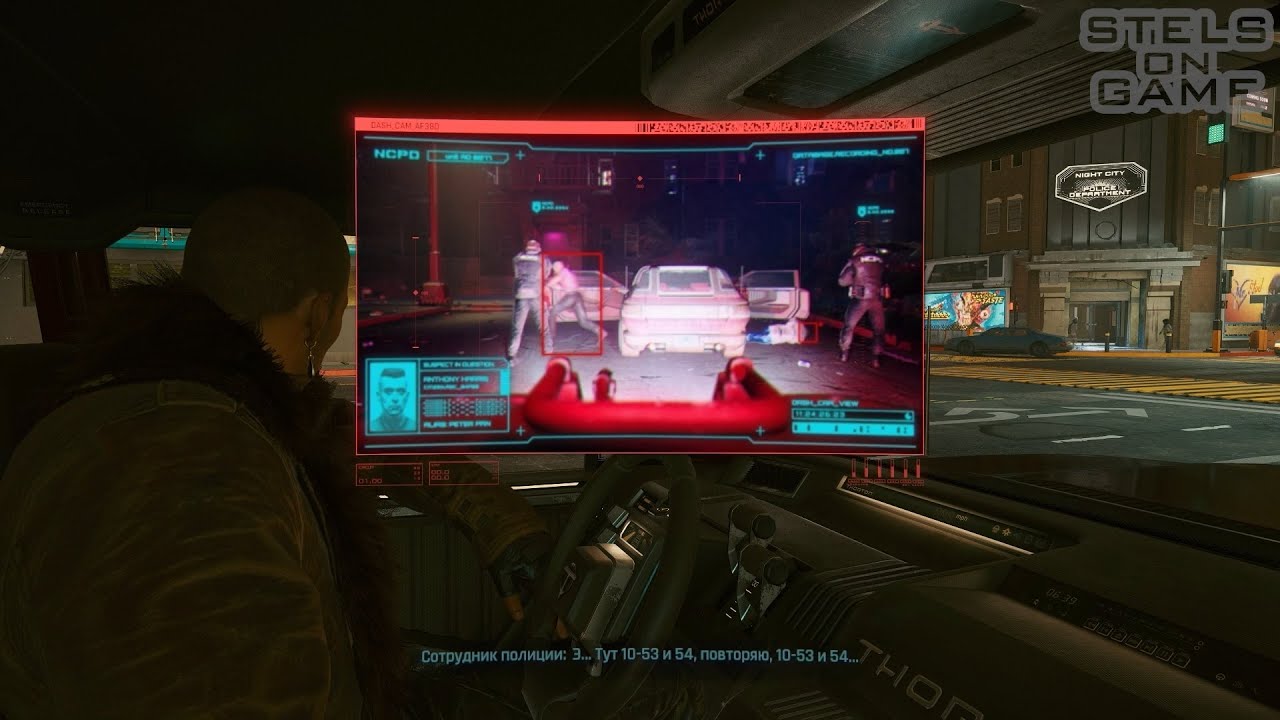Click the NCPD badge icon above left officer
The image size is (1280, 720).
(535, 207)
